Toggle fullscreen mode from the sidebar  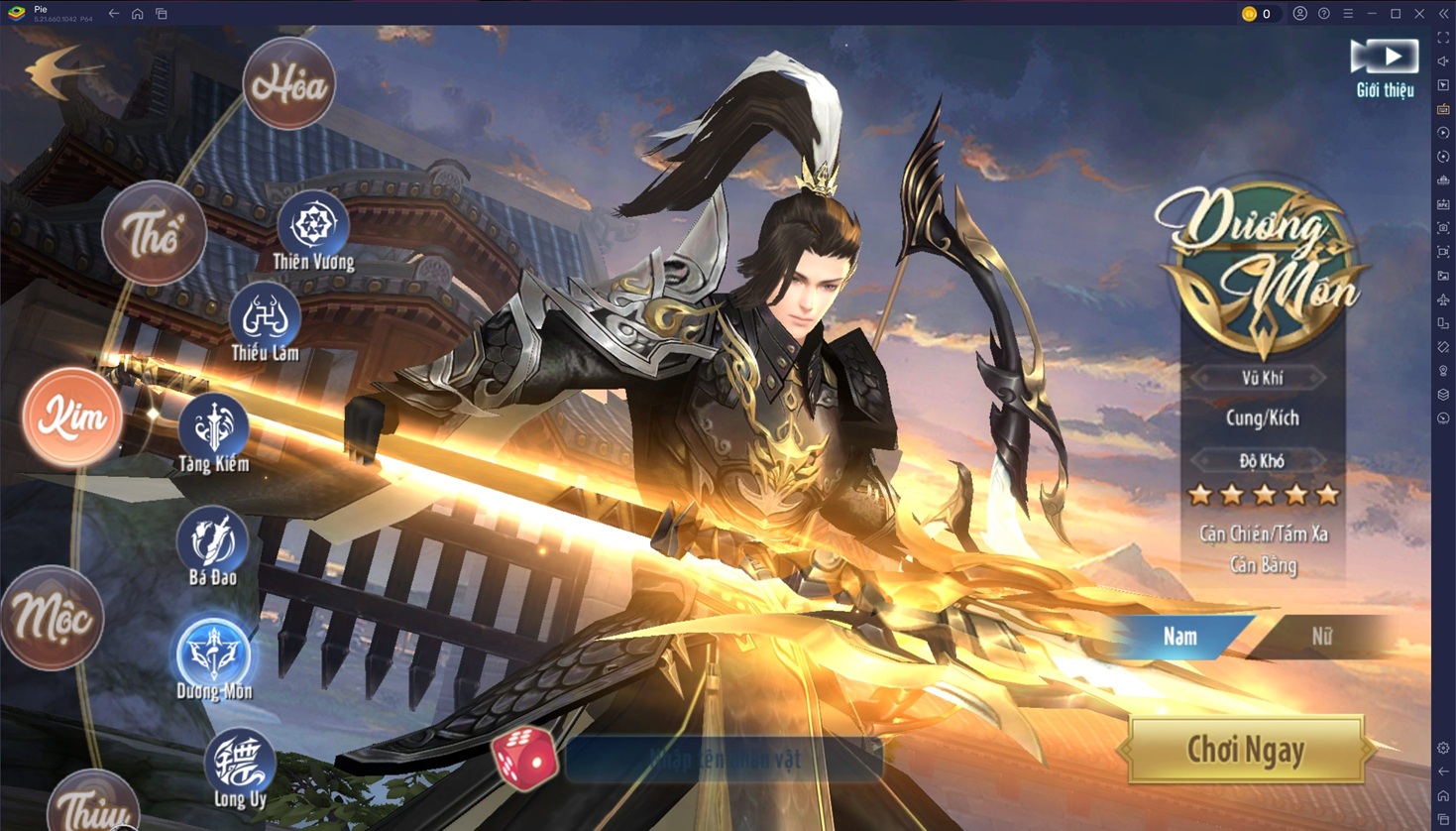tap(1443, 37)
